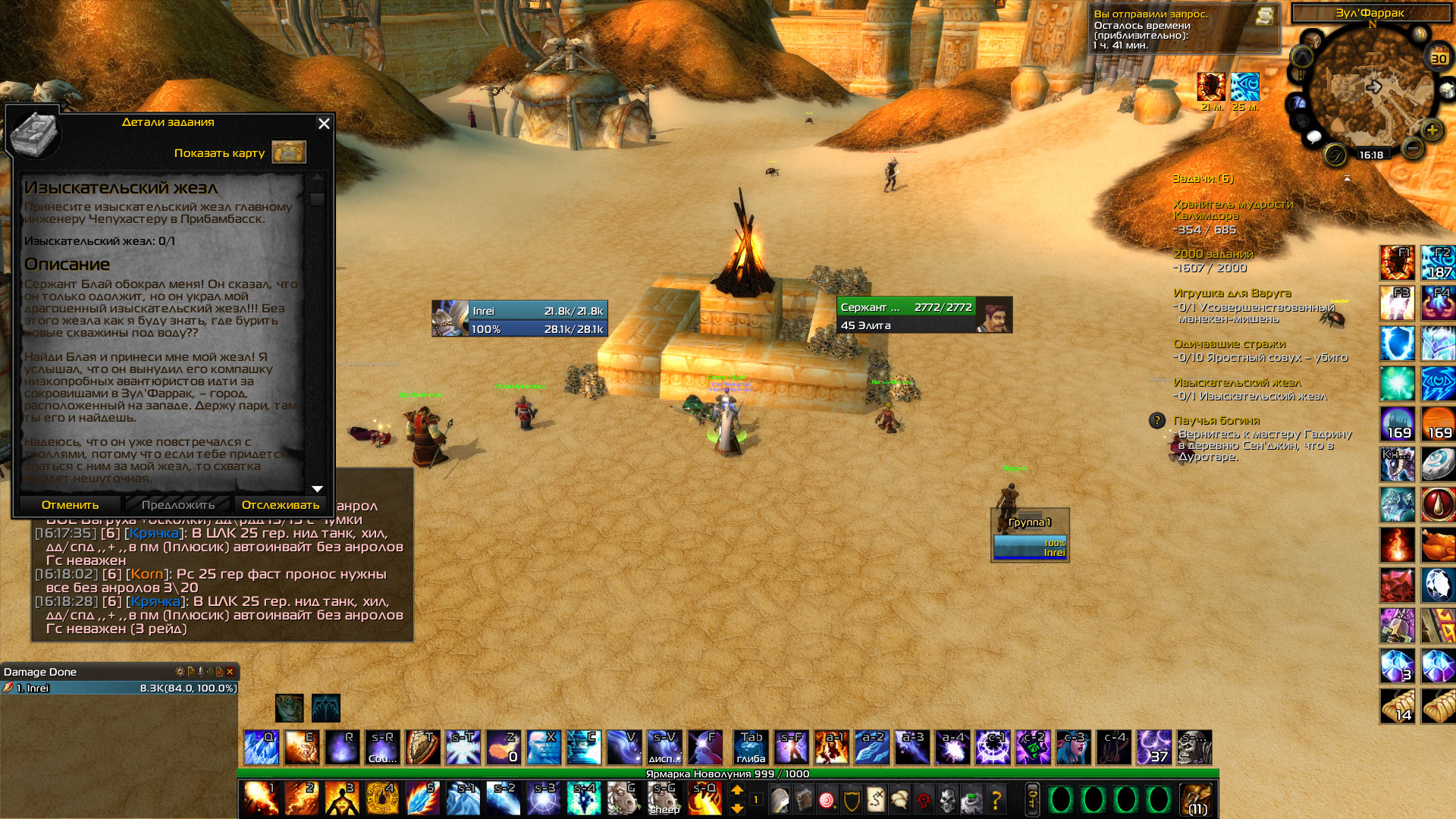Use the ice block "глиба" ability on Tab
The image size is (1456, 819).
(x=751, y=748)
